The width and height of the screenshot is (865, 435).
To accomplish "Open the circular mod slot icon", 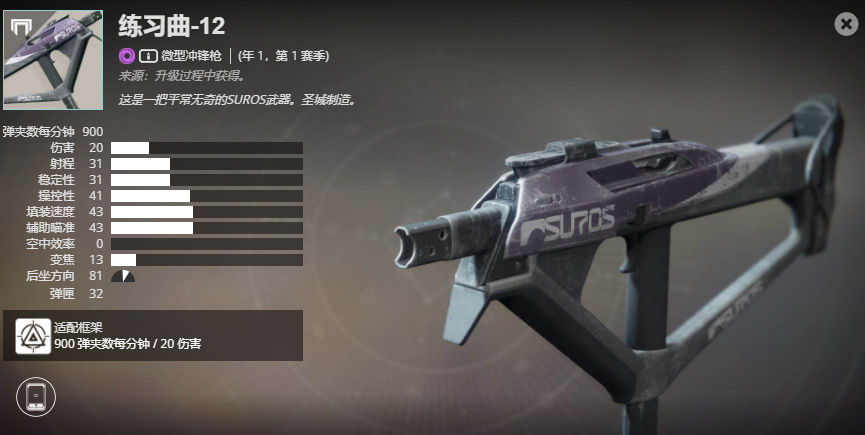I will point(36,396).
